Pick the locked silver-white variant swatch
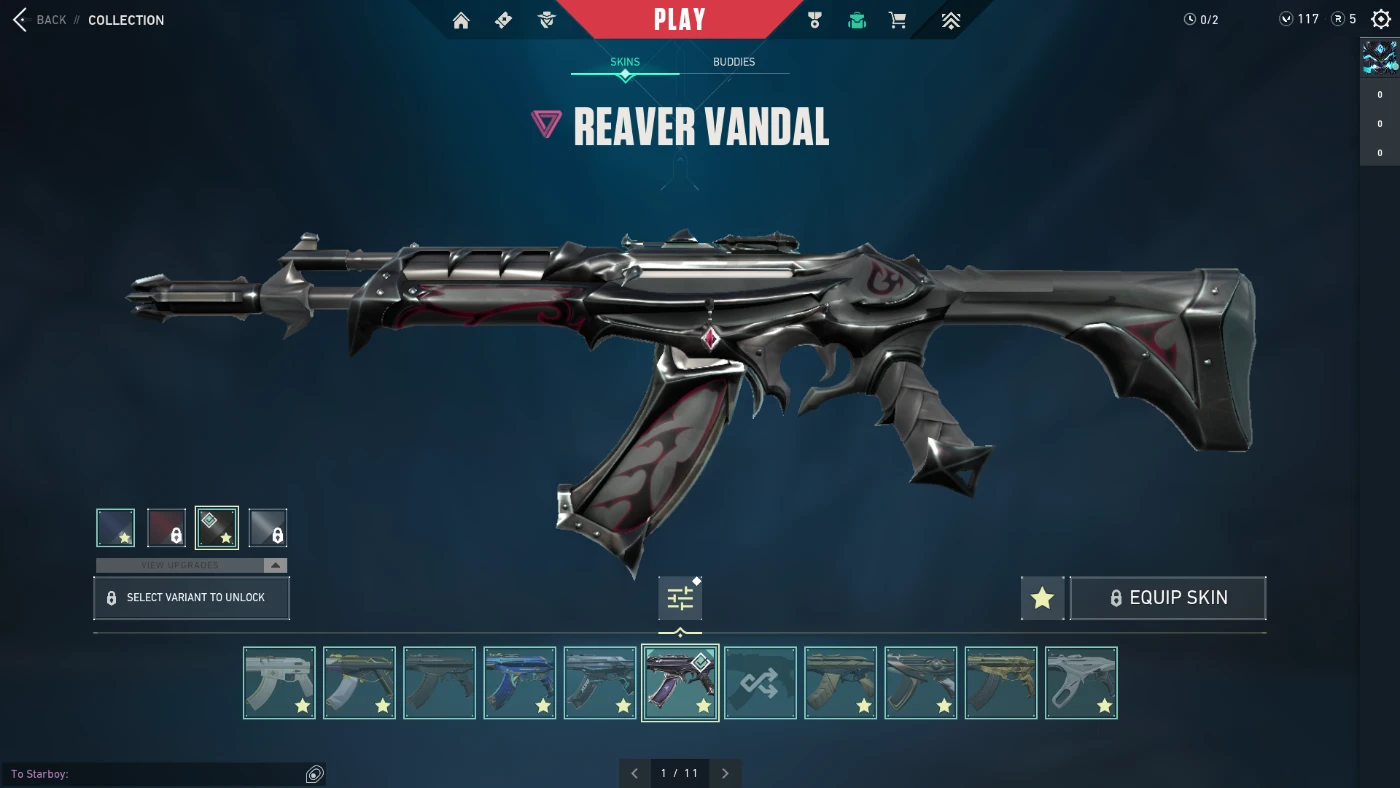 coord(268,528)
